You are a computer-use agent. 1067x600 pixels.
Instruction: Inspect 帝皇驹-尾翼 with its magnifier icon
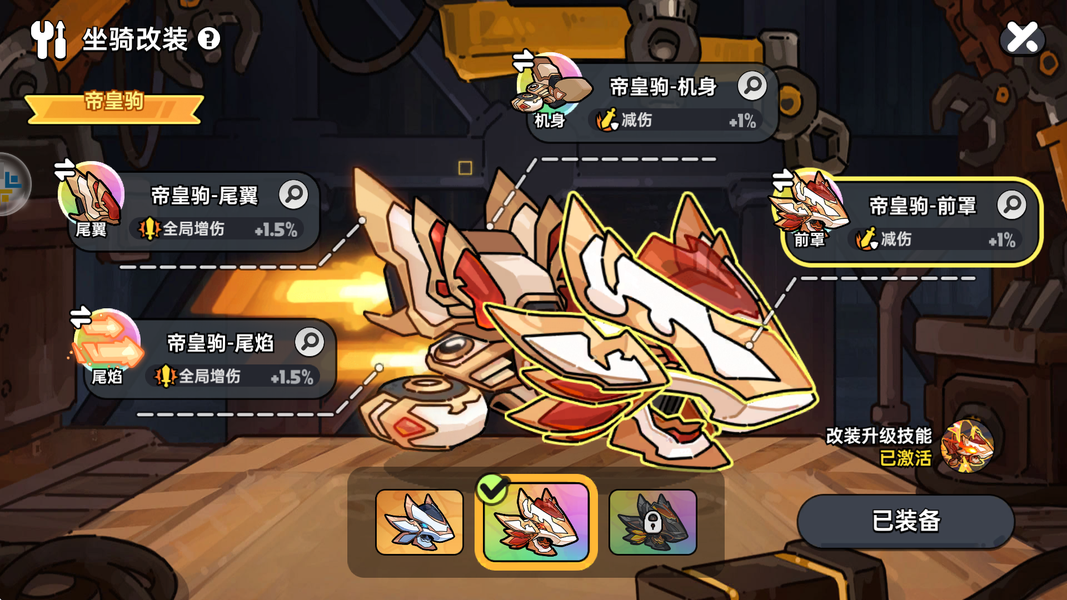click(x=293, y=194)
